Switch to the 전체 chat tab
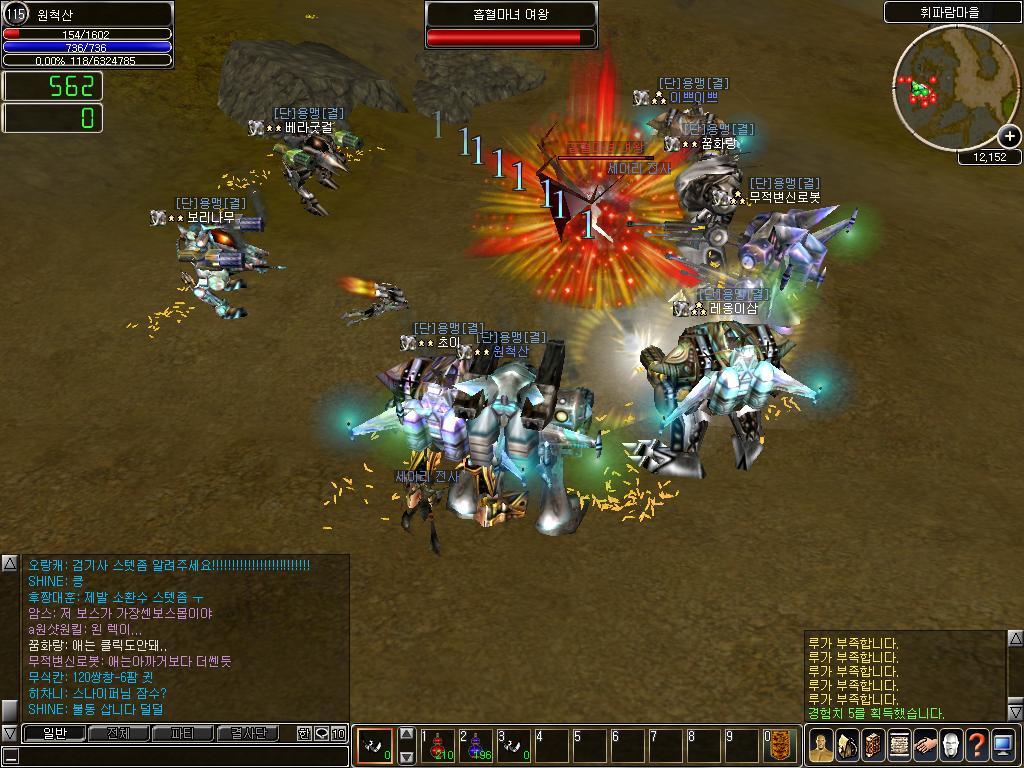 point(118,734)
